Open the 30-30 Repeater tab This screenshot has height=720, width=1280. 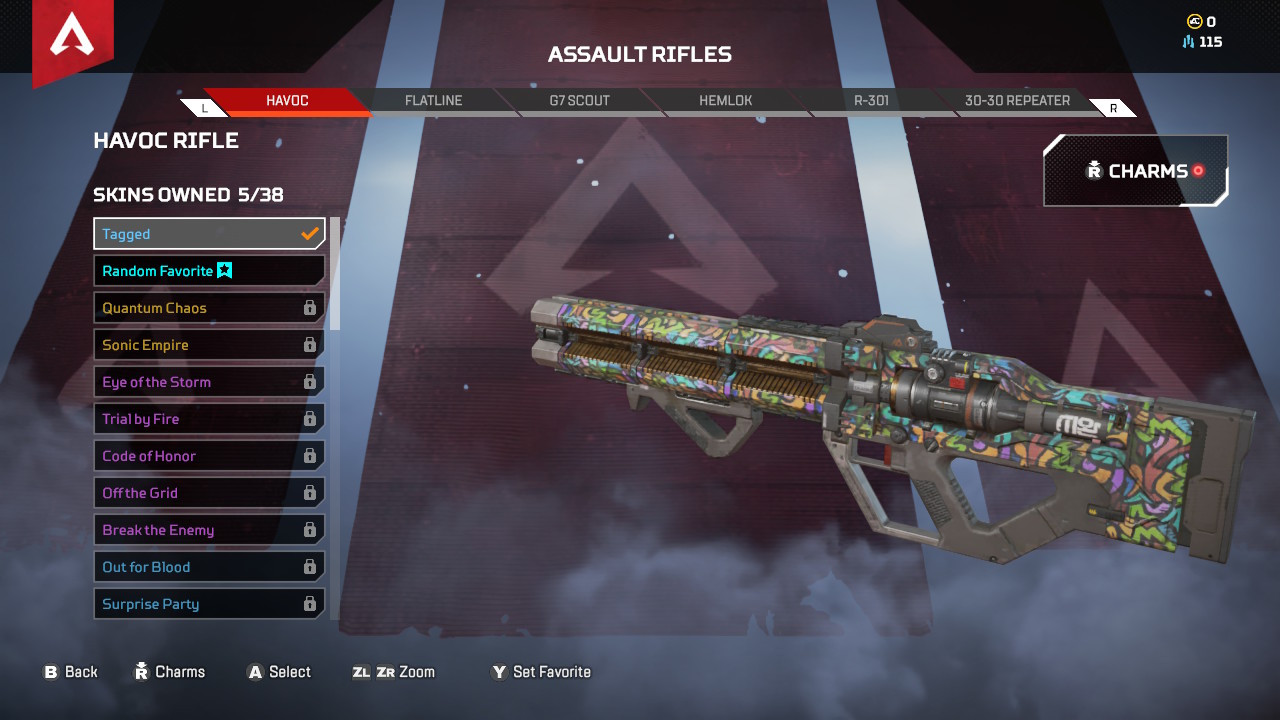pos(1017,101)
